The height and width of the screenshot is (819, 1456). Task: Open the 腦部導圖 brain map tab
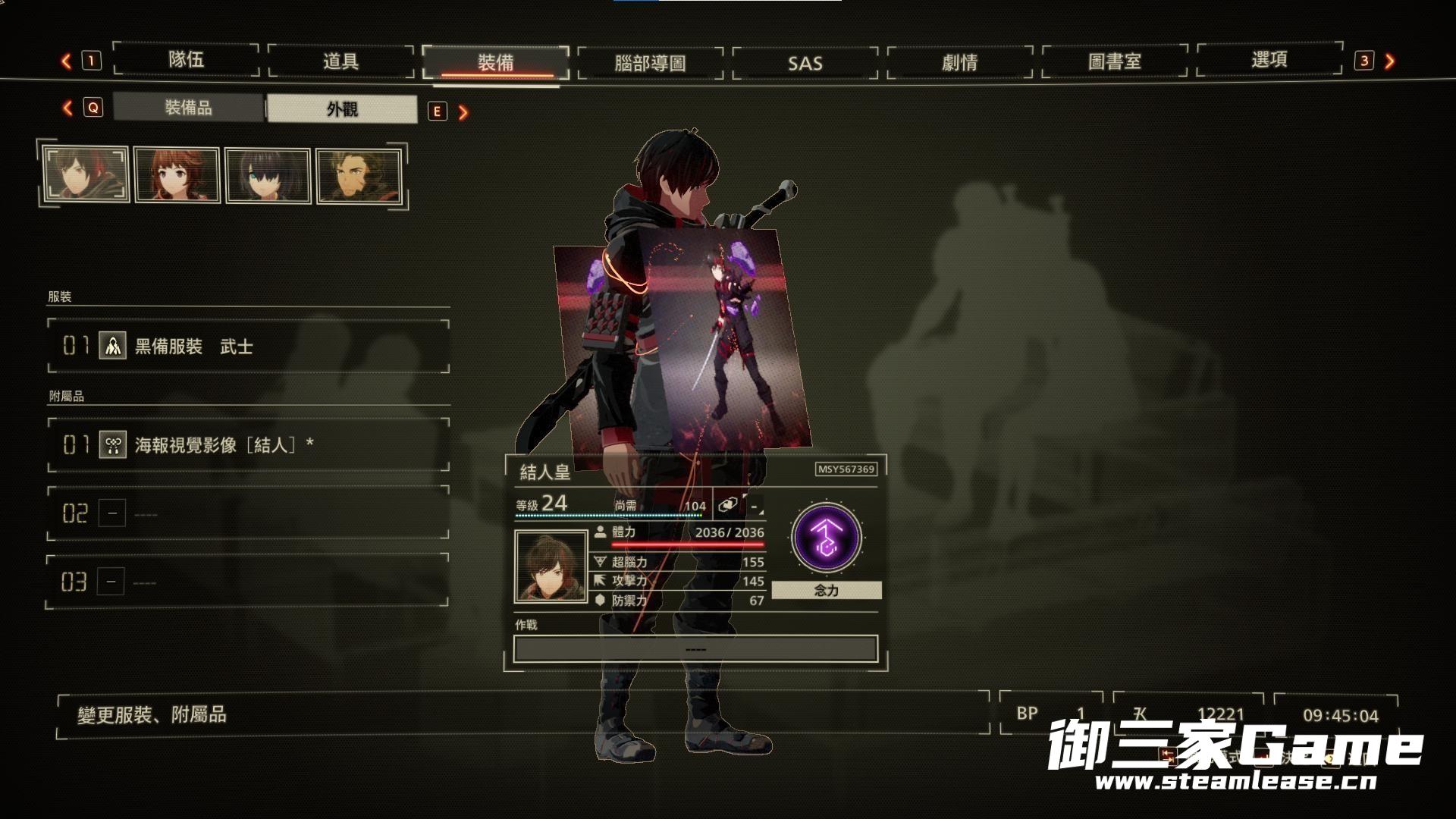pyautogui.click(x=650, y=63)
